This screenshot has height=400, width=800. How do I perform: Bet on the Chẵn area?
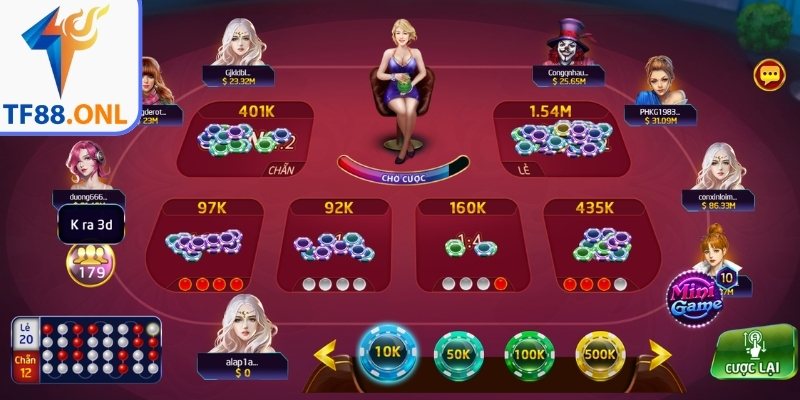(245, 140)
